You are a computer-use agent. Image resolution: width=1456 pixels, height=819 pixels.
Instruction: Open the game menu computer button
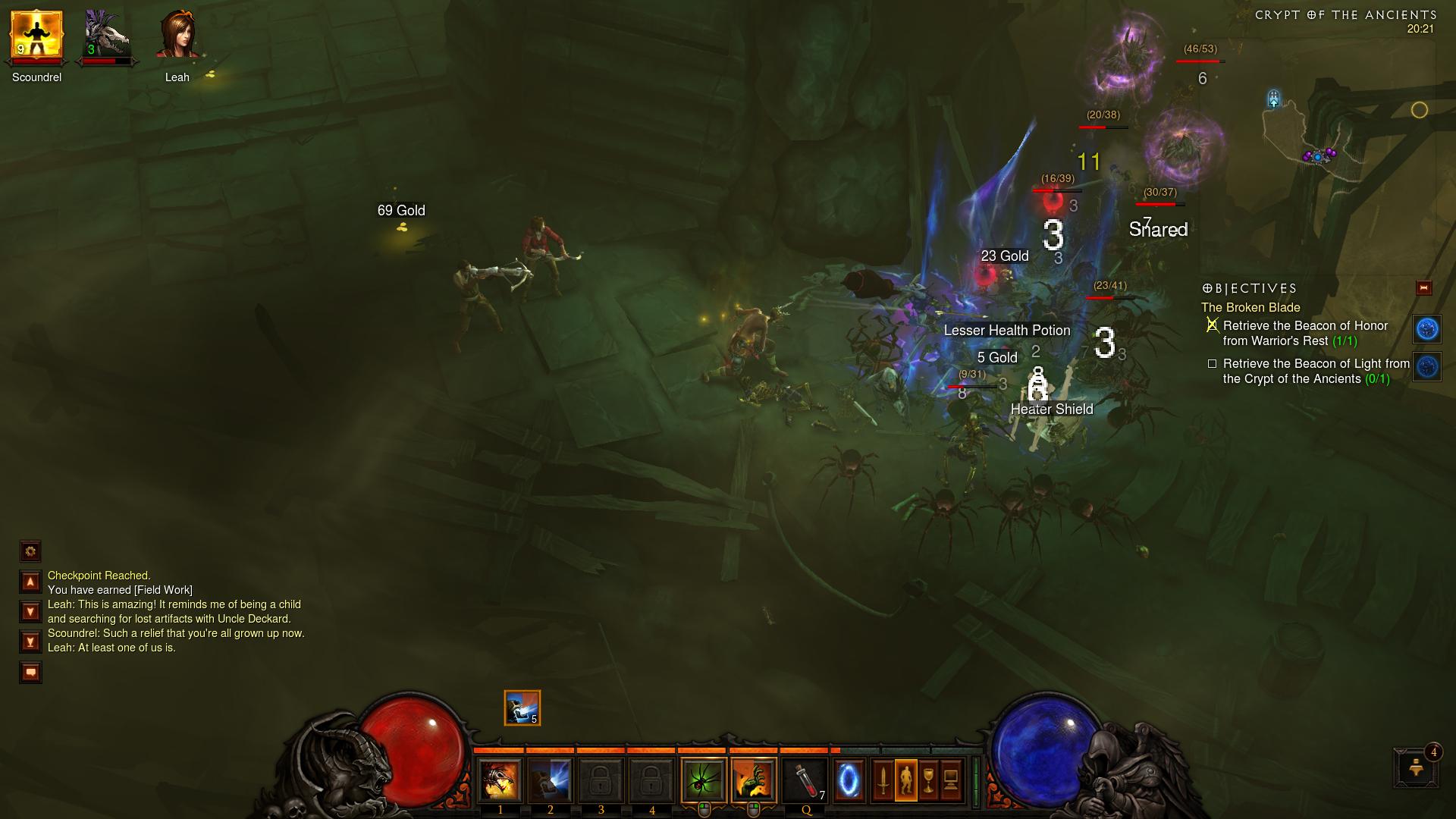pos(951,781)
